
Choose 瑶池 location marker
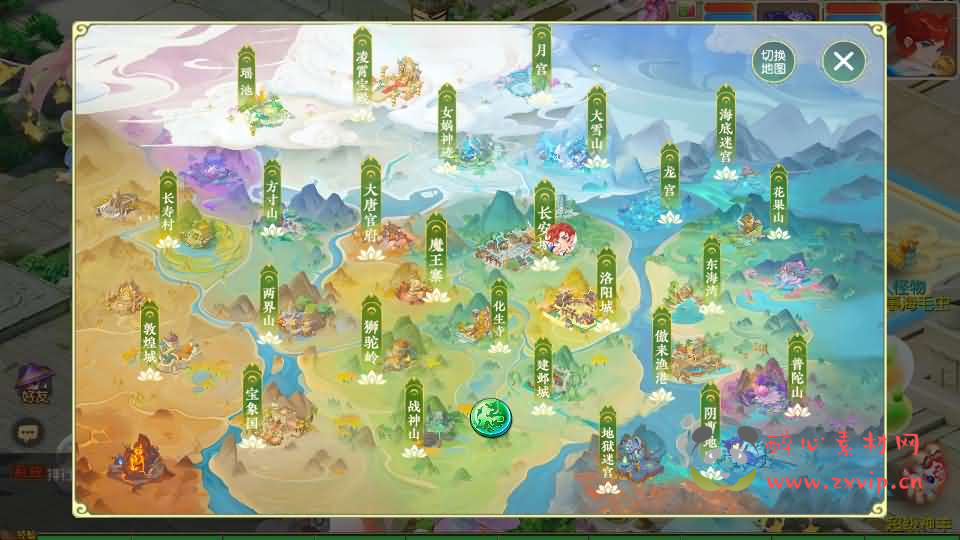pos(246,73)
